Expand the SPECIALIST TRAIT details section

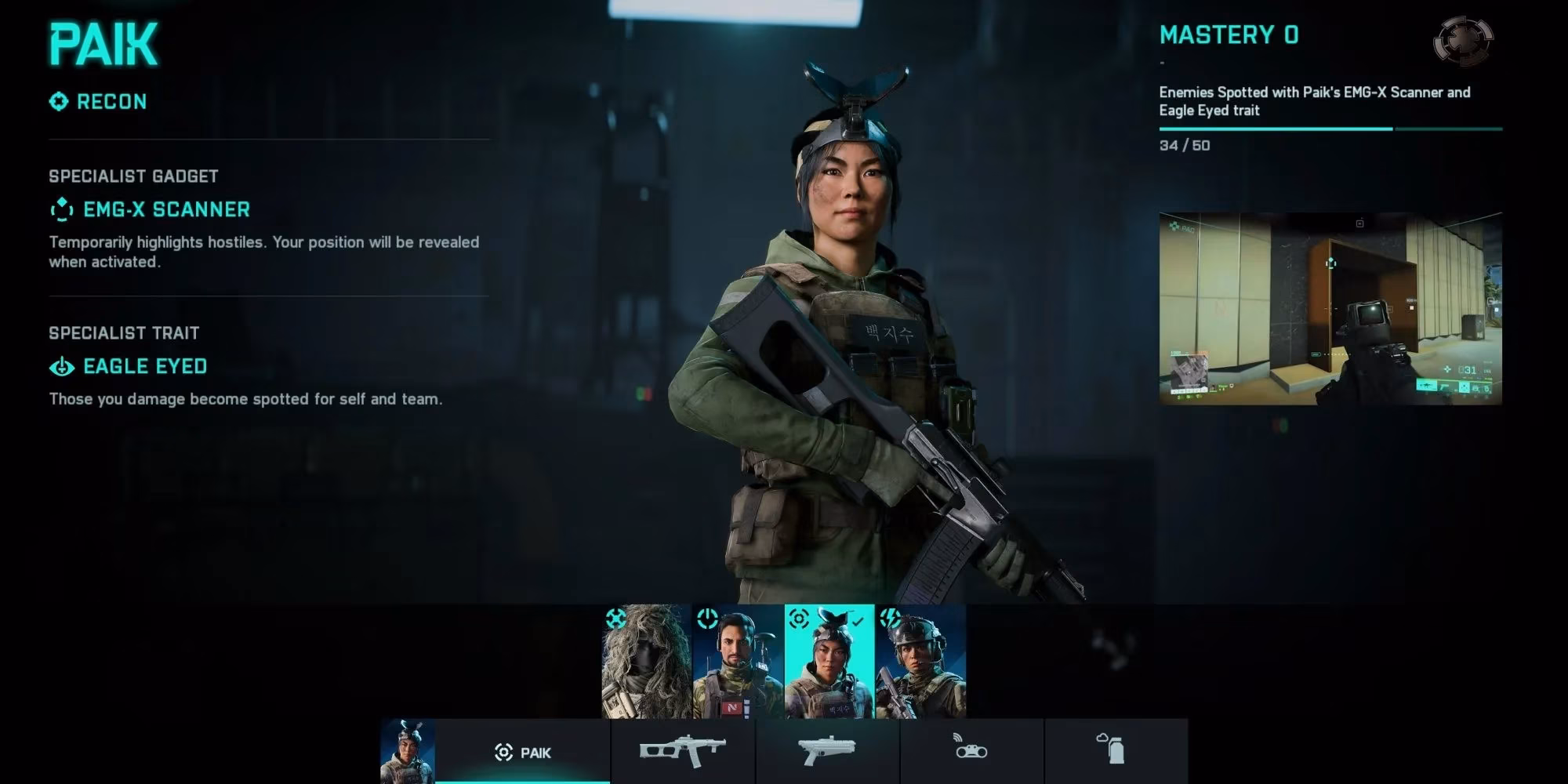123,332
